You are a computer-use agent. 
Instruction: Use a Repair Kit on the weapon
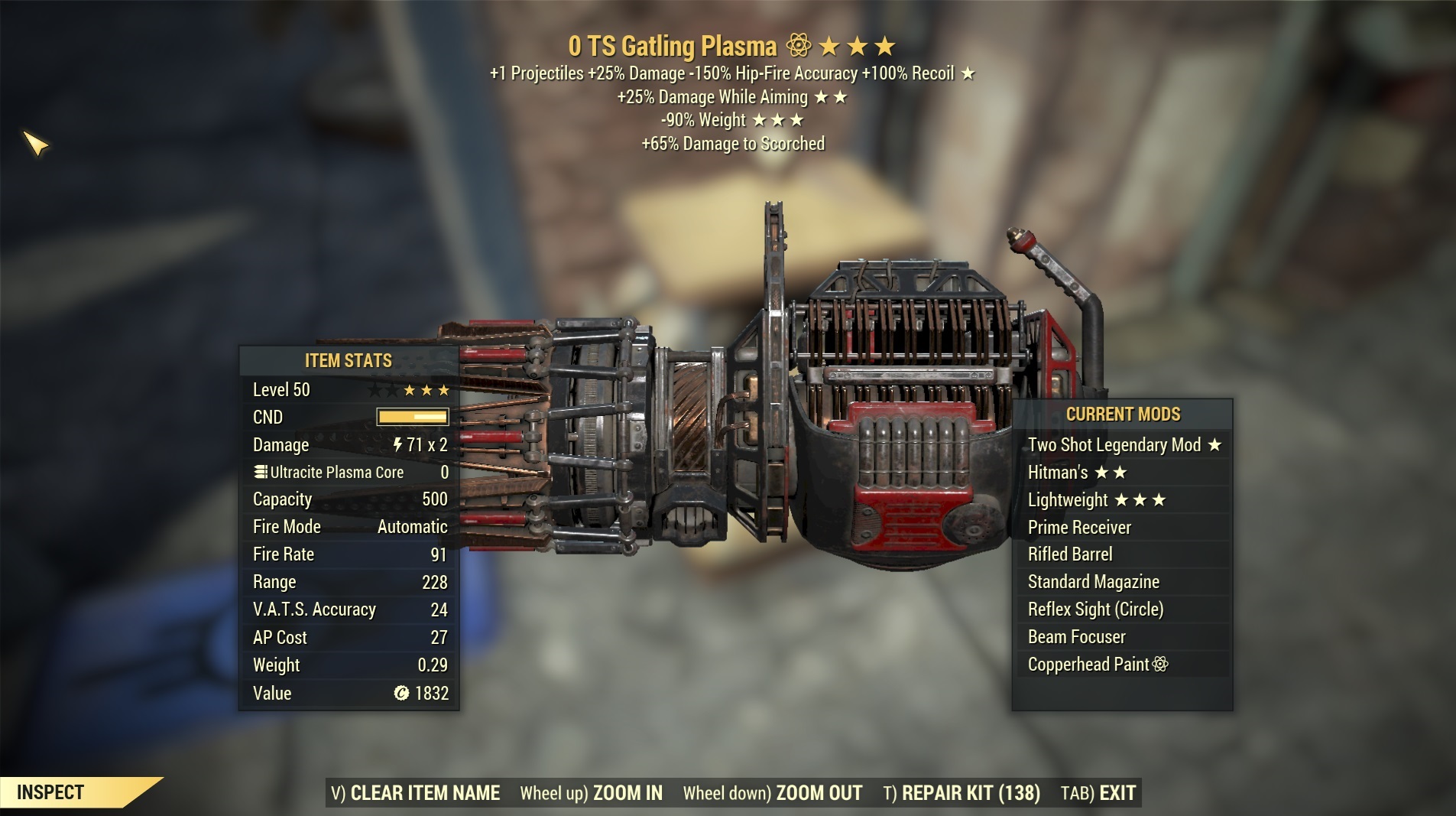click(x=961, y=793)
